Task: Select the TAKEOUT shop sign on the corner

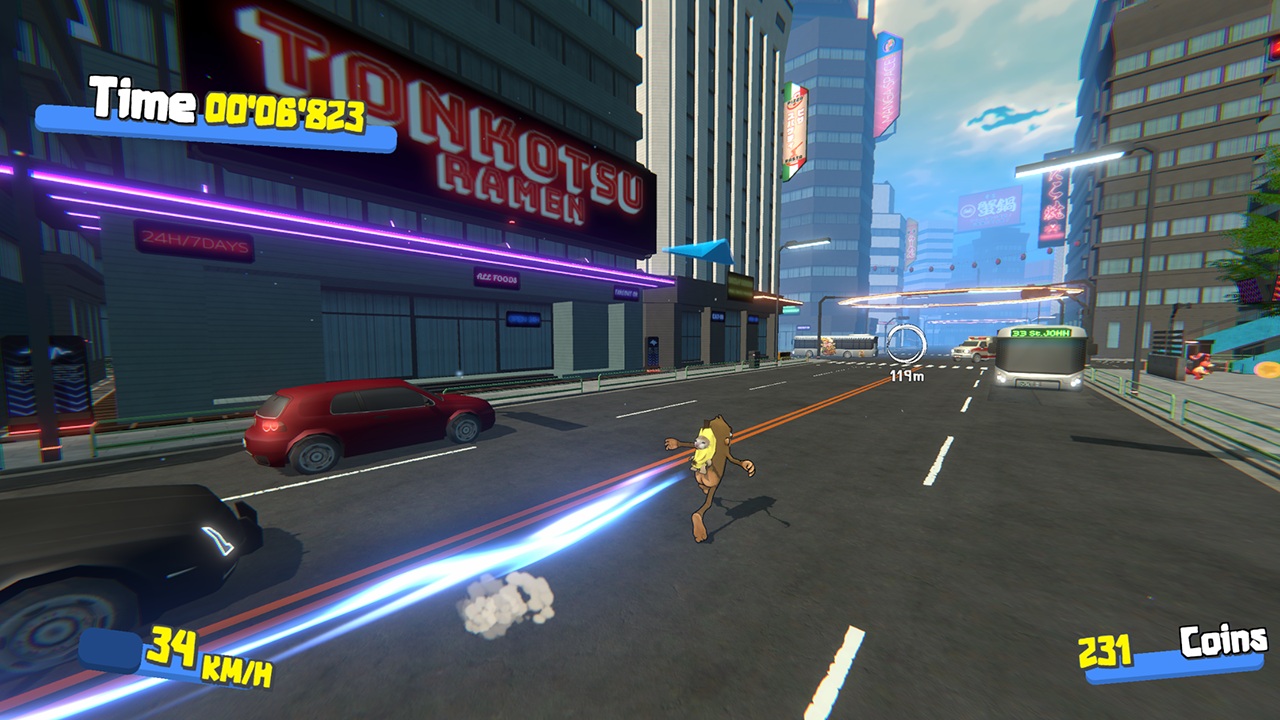Action: click(x=627, y=292)
